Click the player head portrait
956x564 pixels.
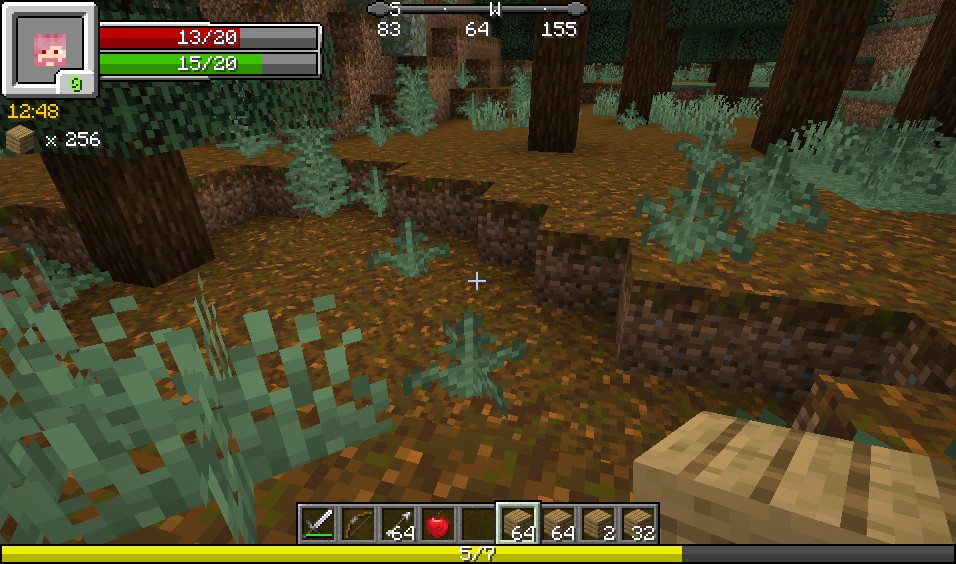coord(49,48)
